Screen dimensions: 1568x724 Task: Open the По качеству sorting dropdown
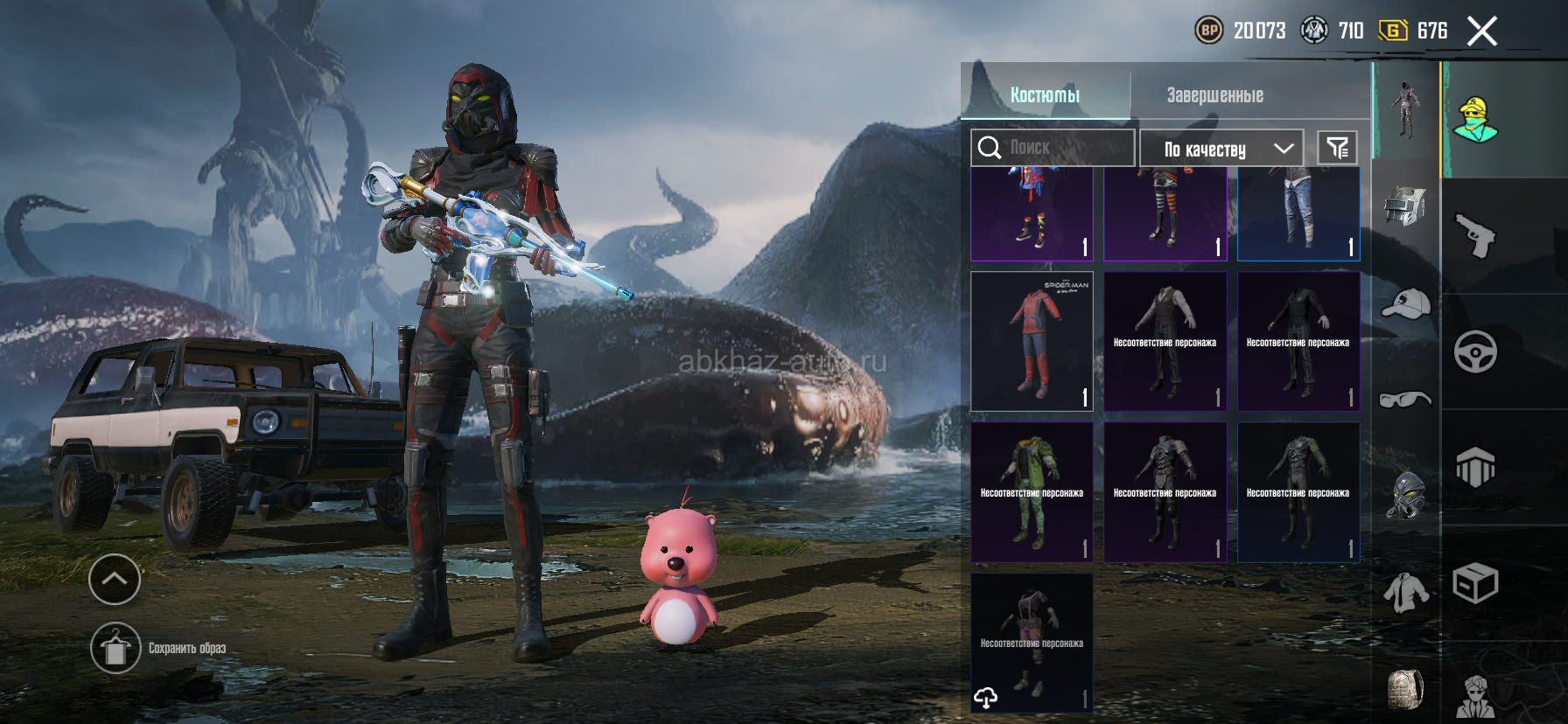pyautogui.click(x=1221, y=149)
